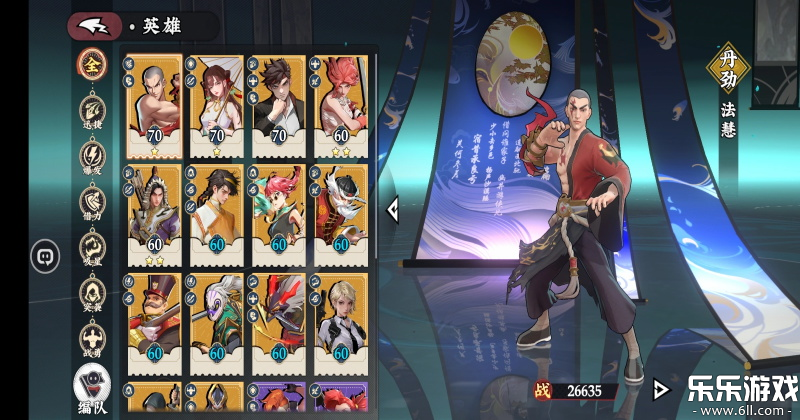The height and width of the screenshot is (420, 800).
Task: Switch to the 借力 category filter
Action: 92,203
